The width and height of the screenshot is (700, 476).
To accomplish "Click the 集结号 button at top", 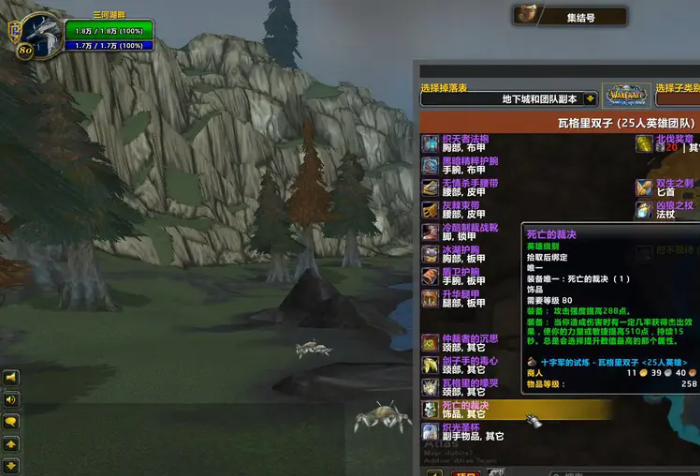I will click(571, 15).
